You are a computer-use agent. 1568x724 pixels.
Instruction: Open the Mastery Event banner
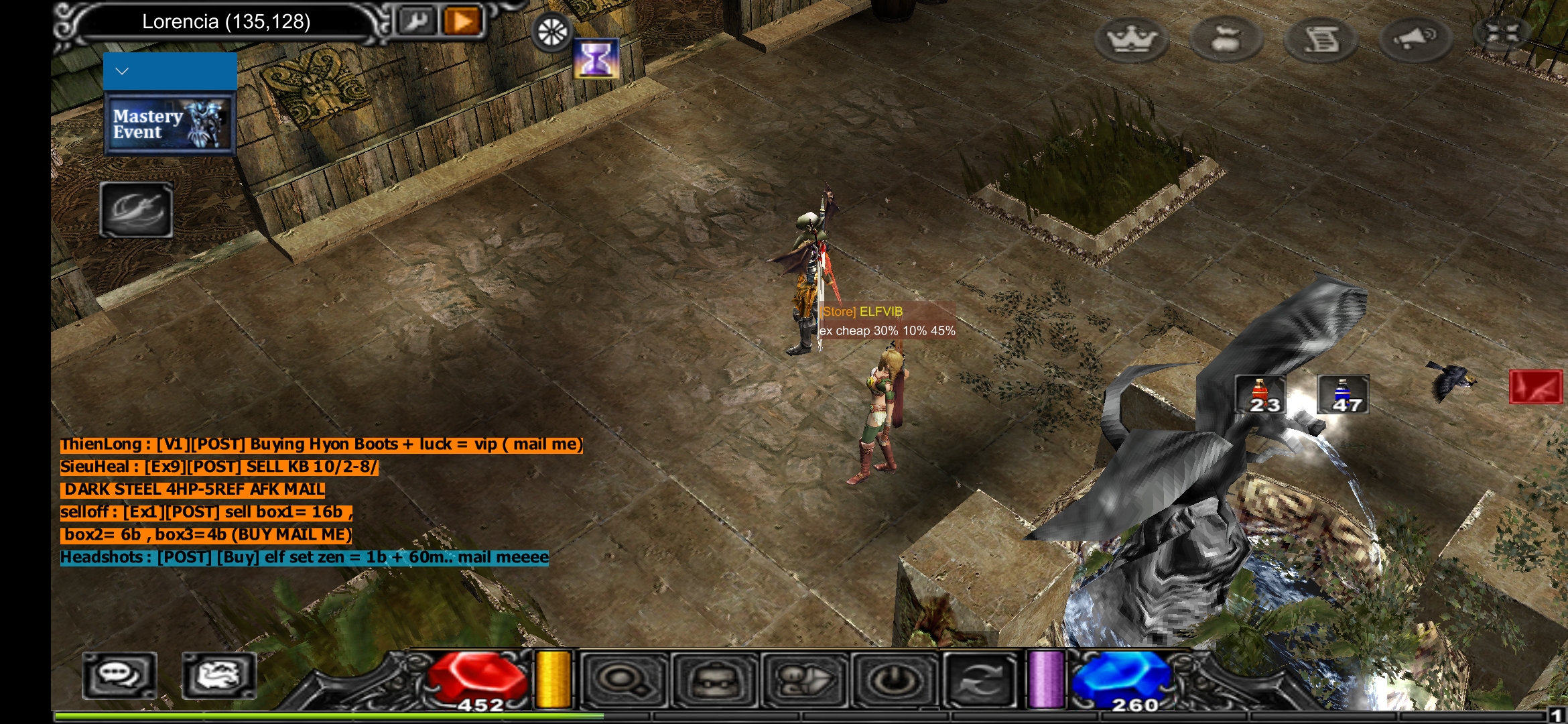point(170,124)
